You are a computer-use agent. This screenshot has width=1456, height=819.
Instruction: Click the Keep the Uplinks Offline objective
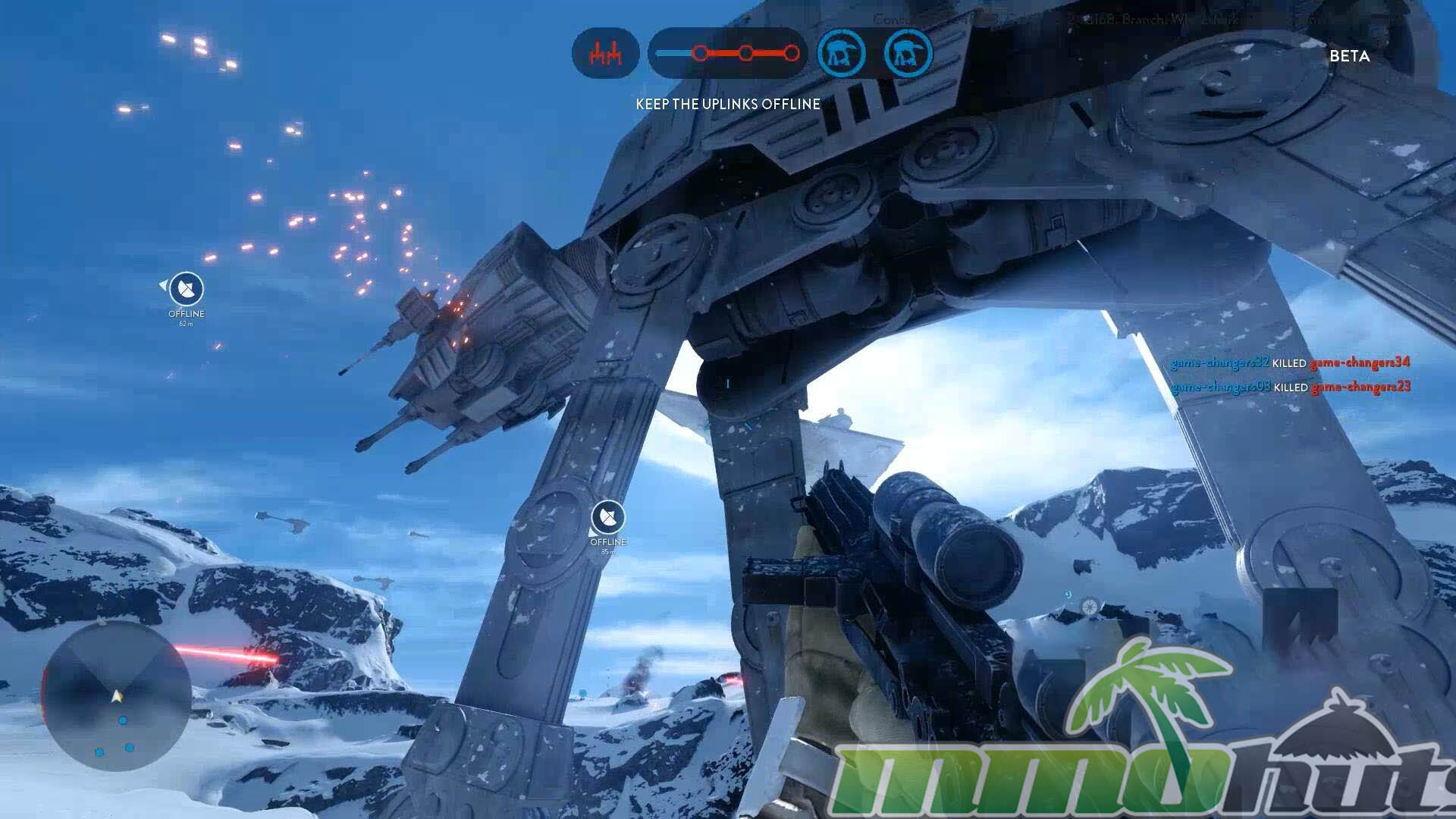pyautogui.click(x=728, y=104)
